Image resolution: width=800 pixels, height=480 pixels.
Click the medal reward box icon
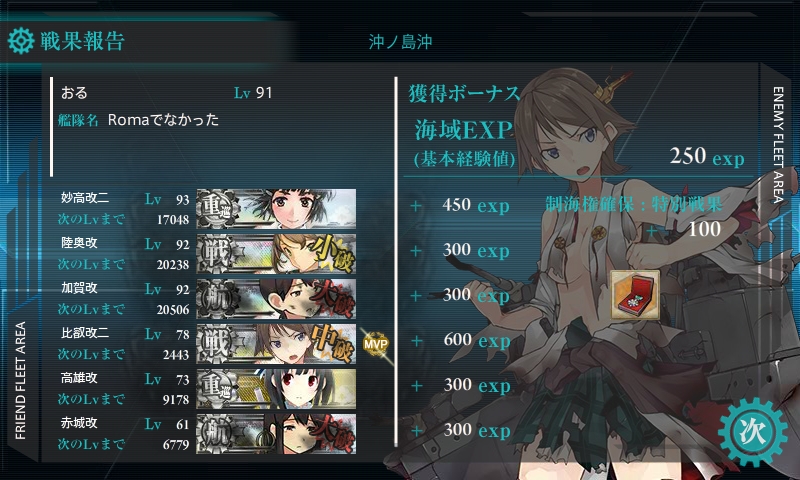click(x=634, y=295)
